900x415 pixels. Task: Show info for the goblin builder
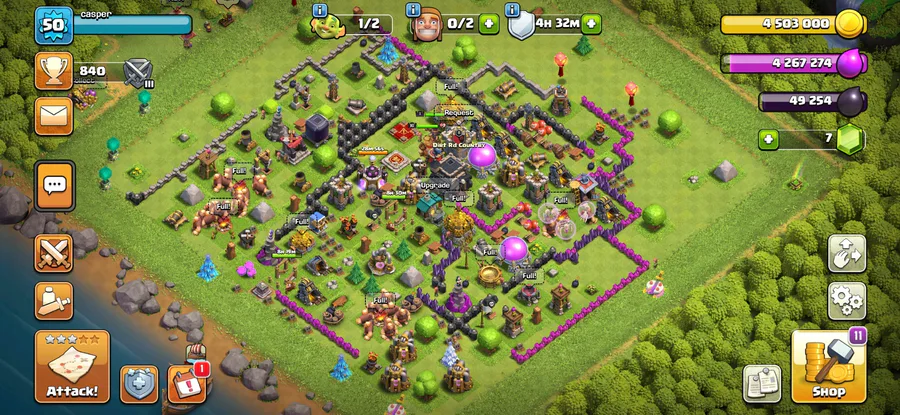click(320, 10)
